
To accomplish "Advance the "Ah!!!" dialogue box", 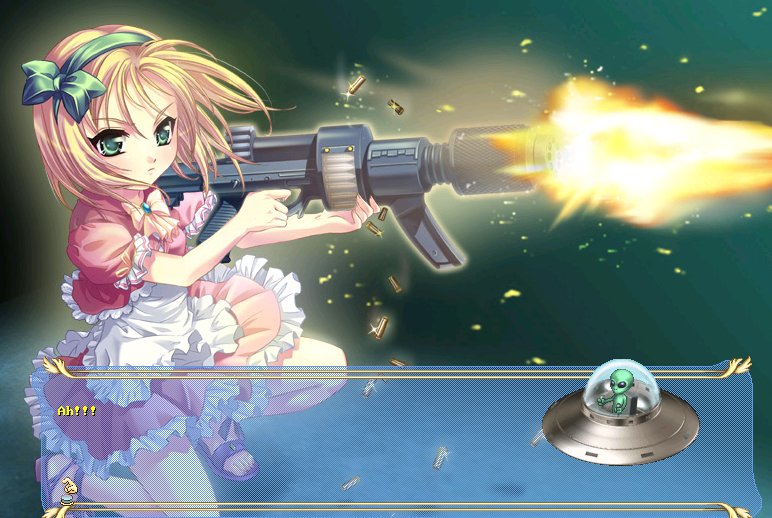I will pos(300,440).
